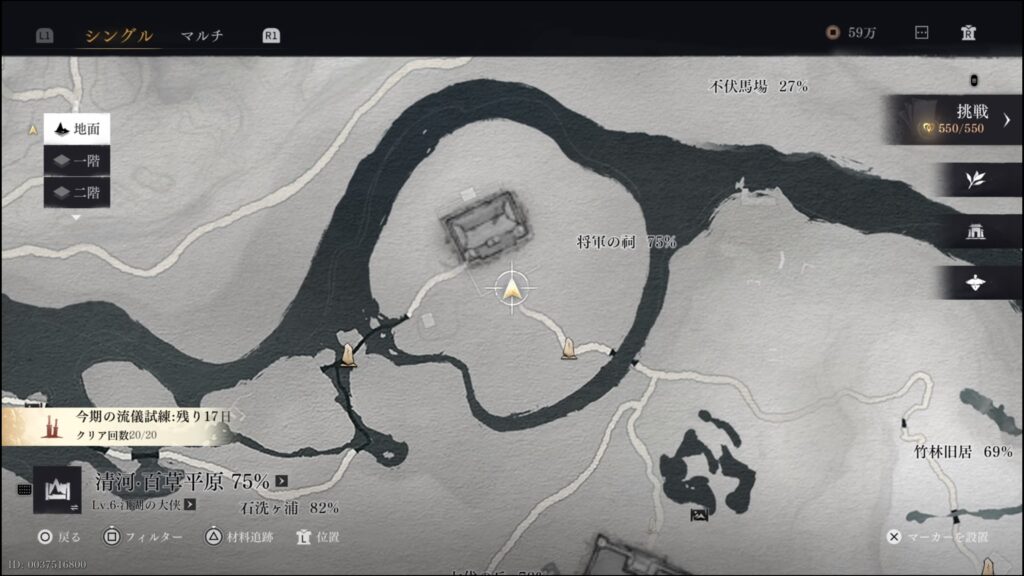Image resolution: width=1024 pixels, height=576 pixels.
Task: Switch to the マルチ tab
Action: (202, 36)
